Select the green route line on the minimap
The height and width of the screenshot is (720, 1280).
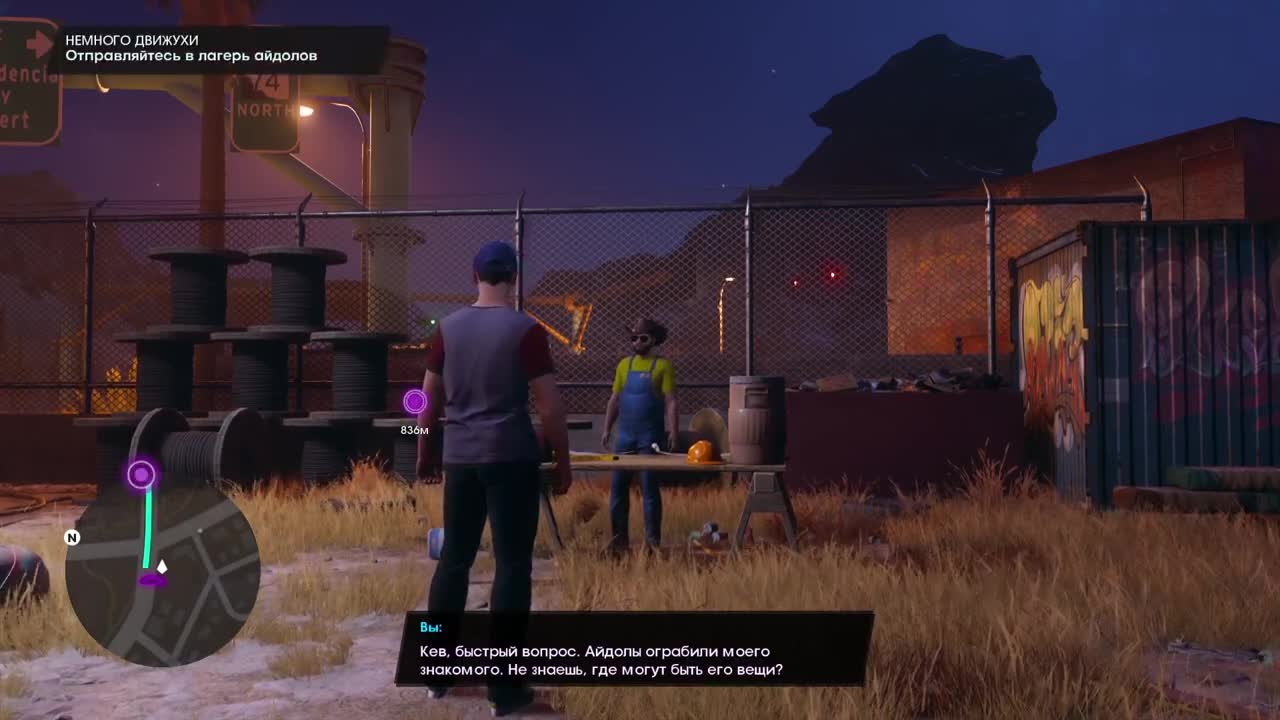pyautogui.click(x=148, y=520)
